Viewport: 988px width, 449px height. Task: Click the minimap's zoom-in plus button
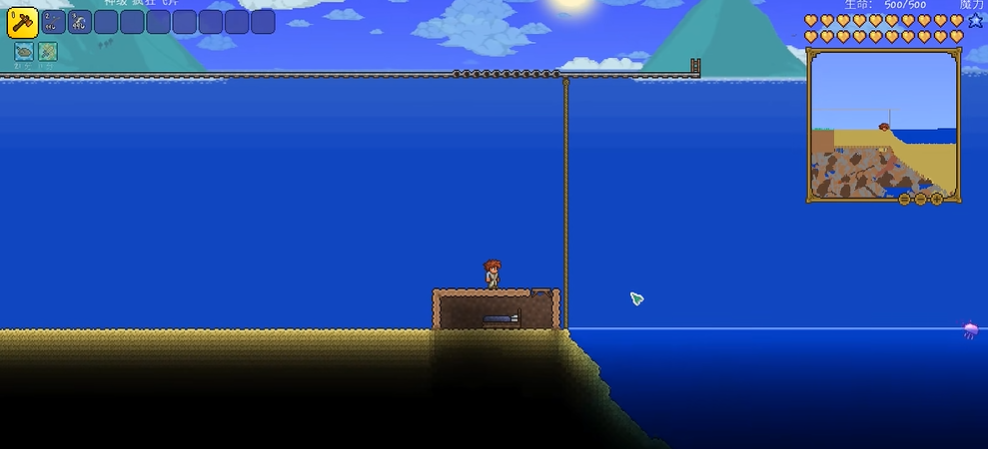pos(936,199)
